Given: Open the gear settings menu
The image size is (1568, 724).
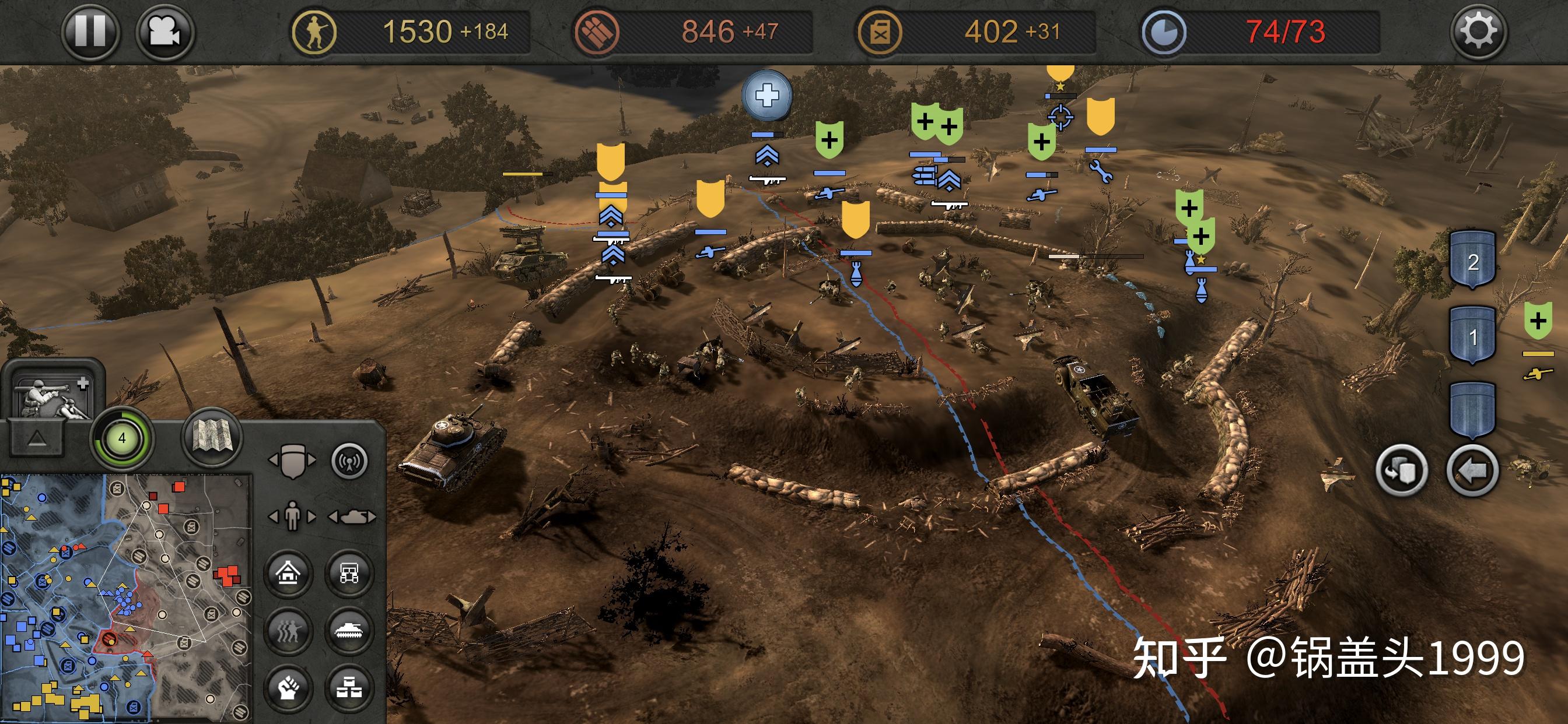Looking at the screenshot, I should [x=1478, y=30].
